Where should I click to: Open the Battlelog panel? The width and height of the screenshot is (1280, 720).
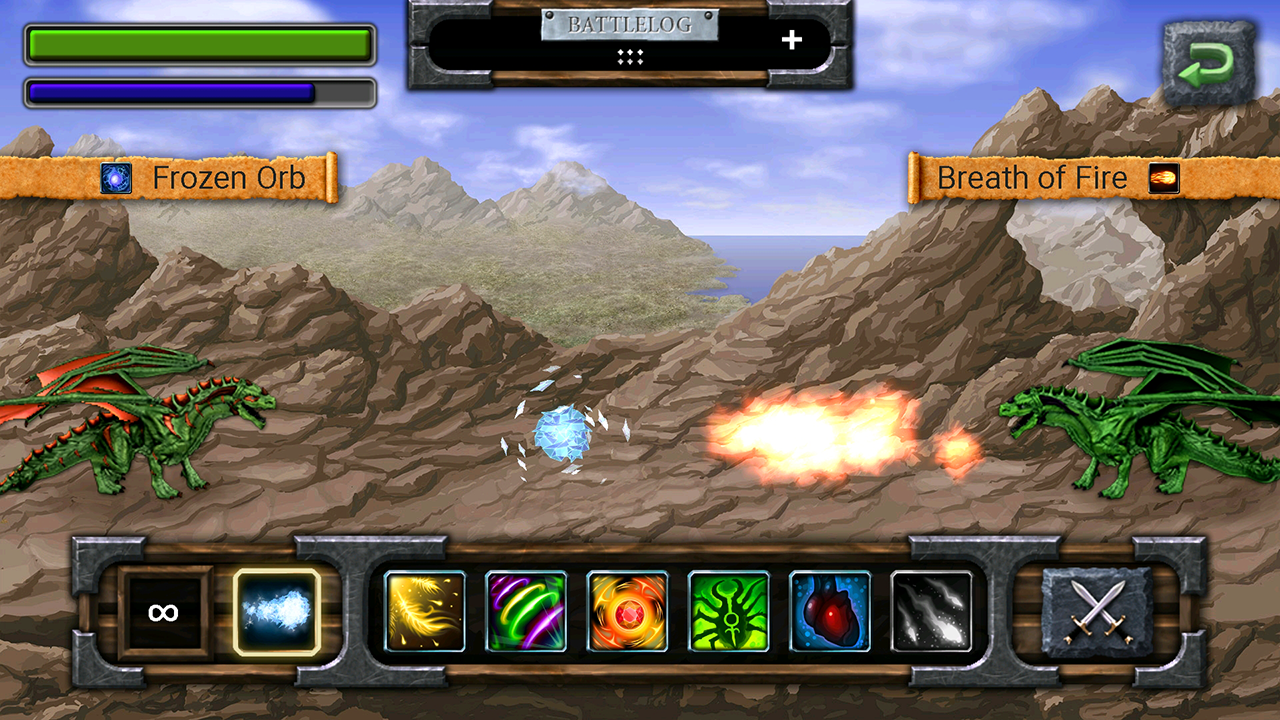[629, 27]
